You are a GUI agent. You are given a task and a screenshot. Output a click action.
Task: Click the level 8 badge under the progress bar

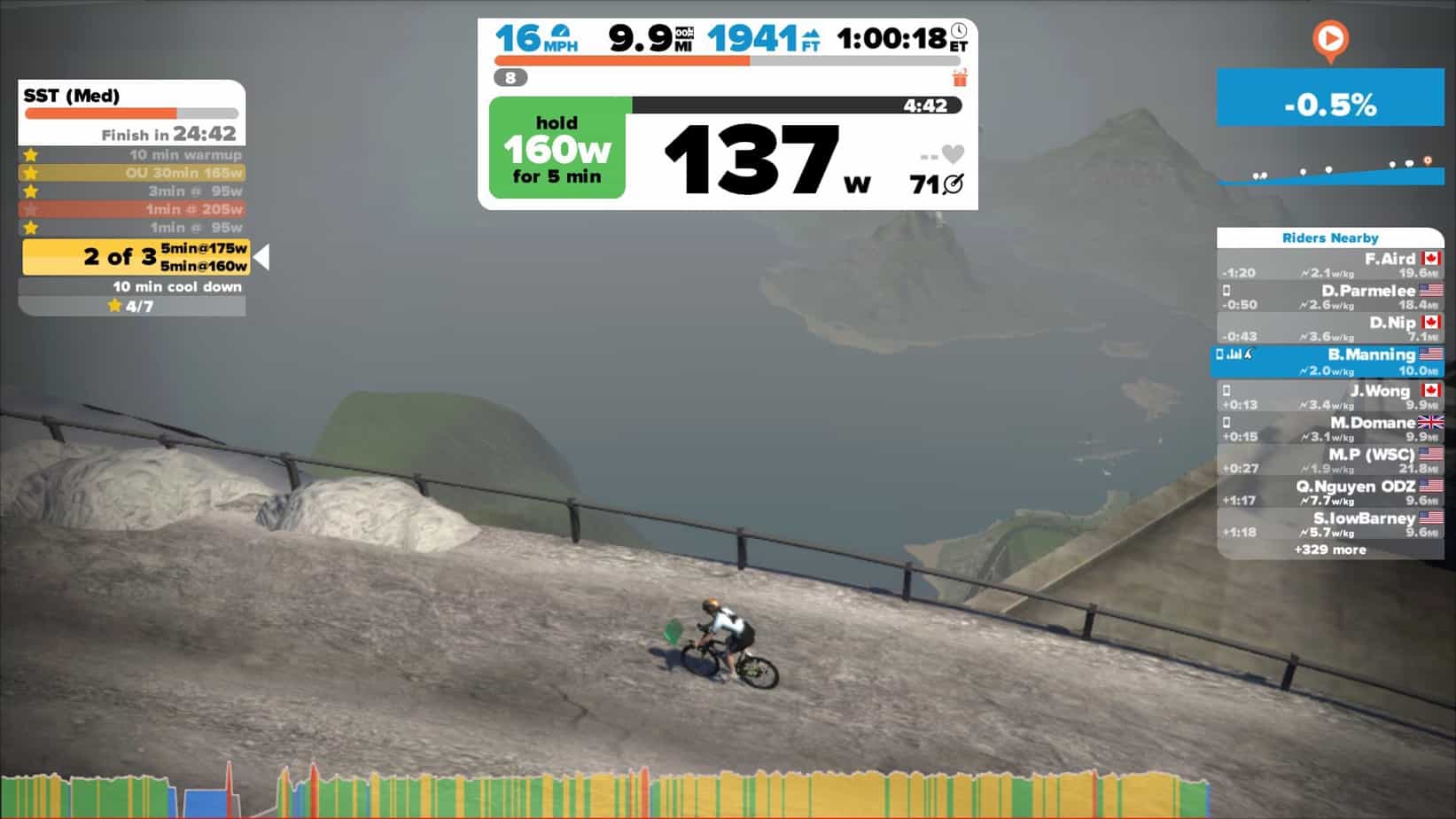pyautogui.click(x=510, y=77)
